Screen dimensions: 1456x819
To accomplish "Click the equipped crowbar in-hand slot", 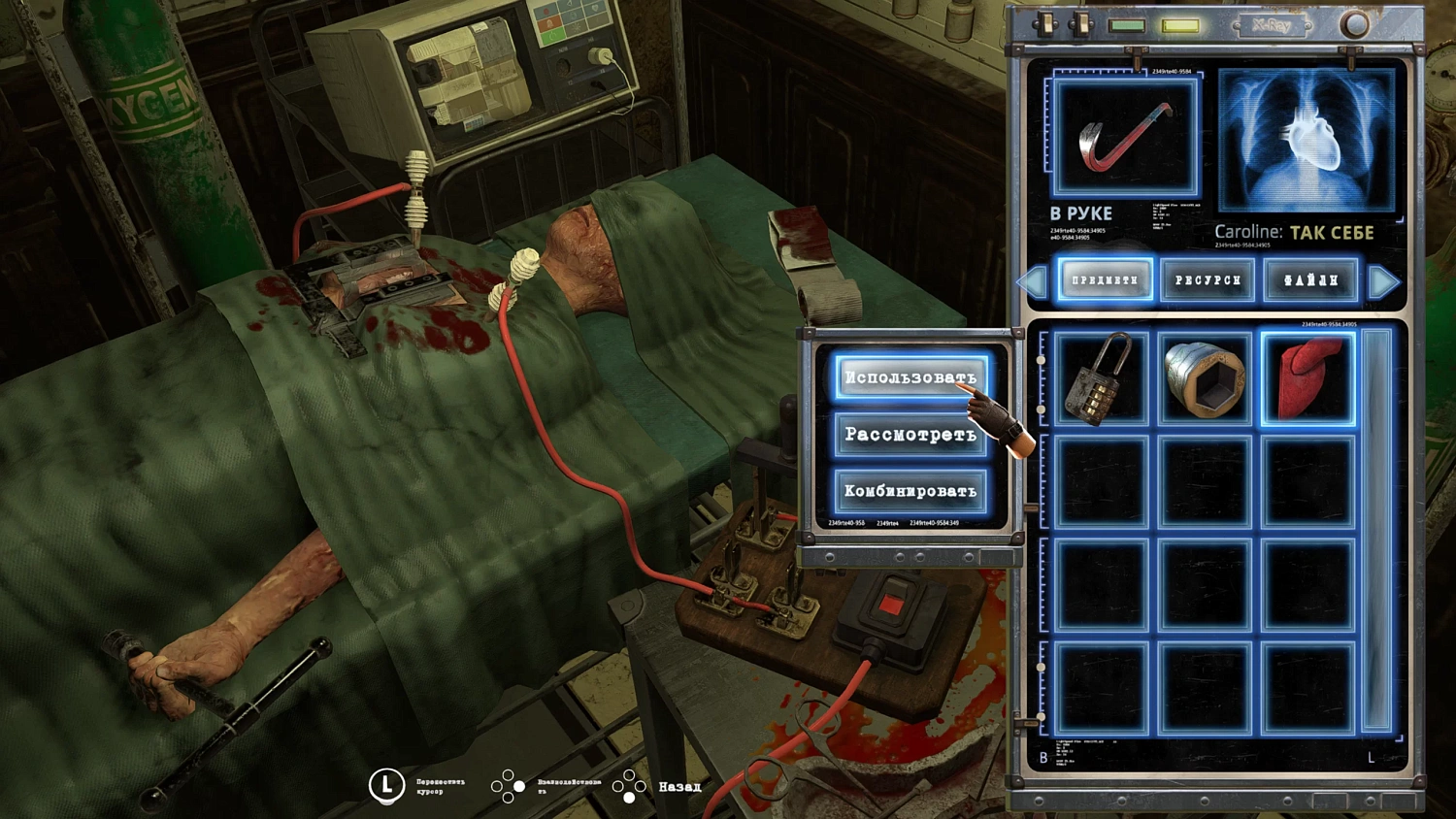I will 1125,139.
